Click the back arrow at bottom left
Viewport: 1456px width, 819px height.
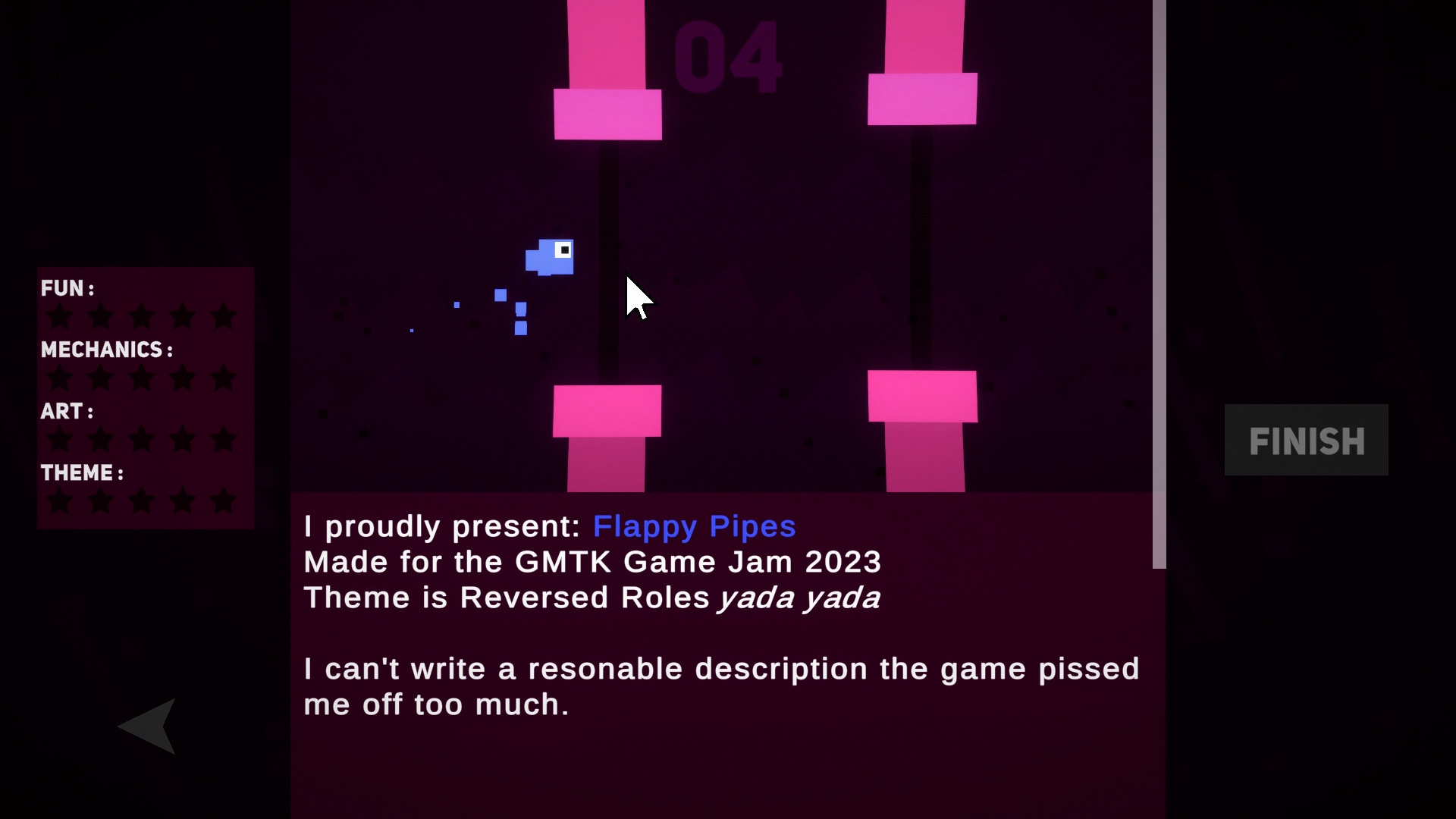pyautogui.click(x=149, y=726)
